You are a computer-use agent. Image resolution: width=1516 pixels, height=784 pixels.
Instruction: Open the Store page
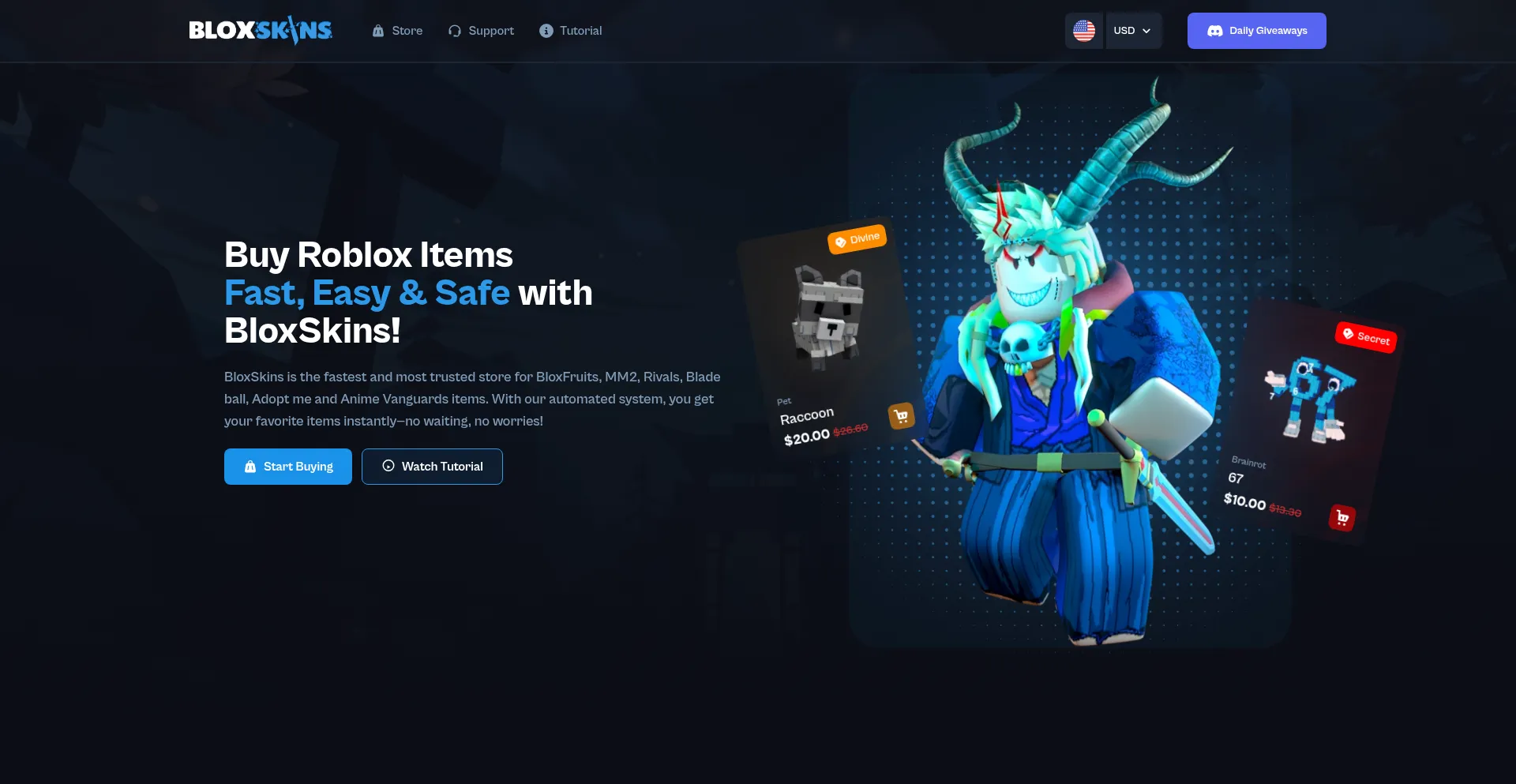[x=397, y=31]
